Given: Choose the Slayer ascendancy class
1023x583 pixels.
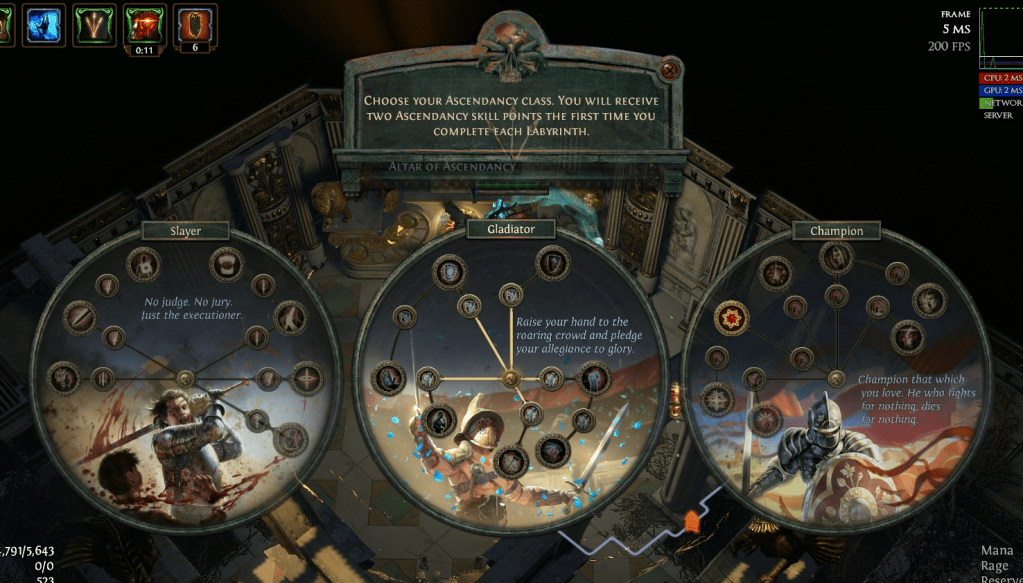Looking at the screenshot, I should (185, 231).
